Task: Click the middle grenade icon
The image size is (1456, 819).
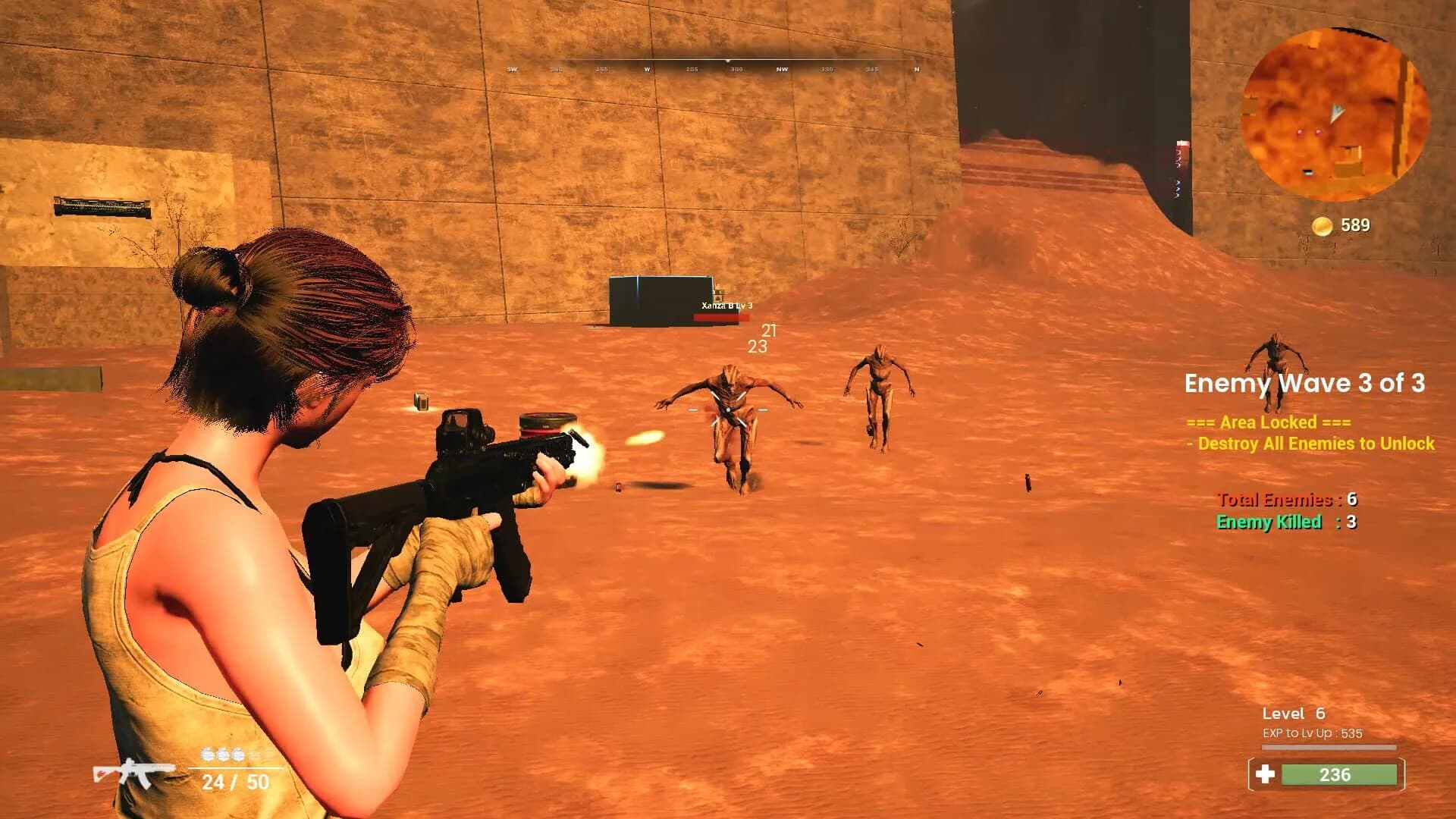Action: tap(222, 755)
